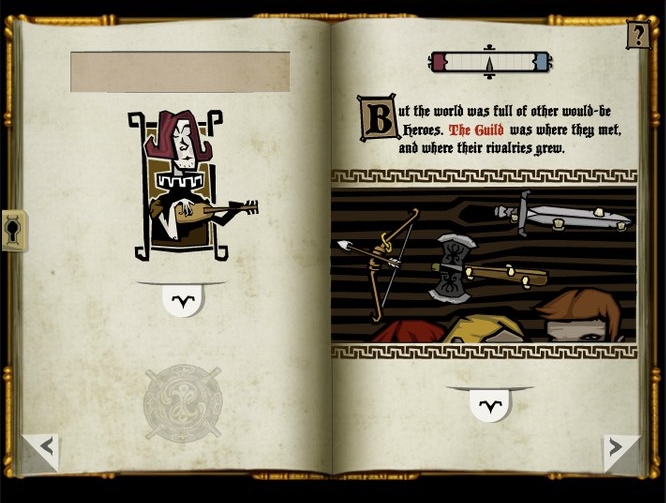Viewport: 666px width, 503px height.
Task: Go back with the previous page arrow
Action: coord(41,449)
